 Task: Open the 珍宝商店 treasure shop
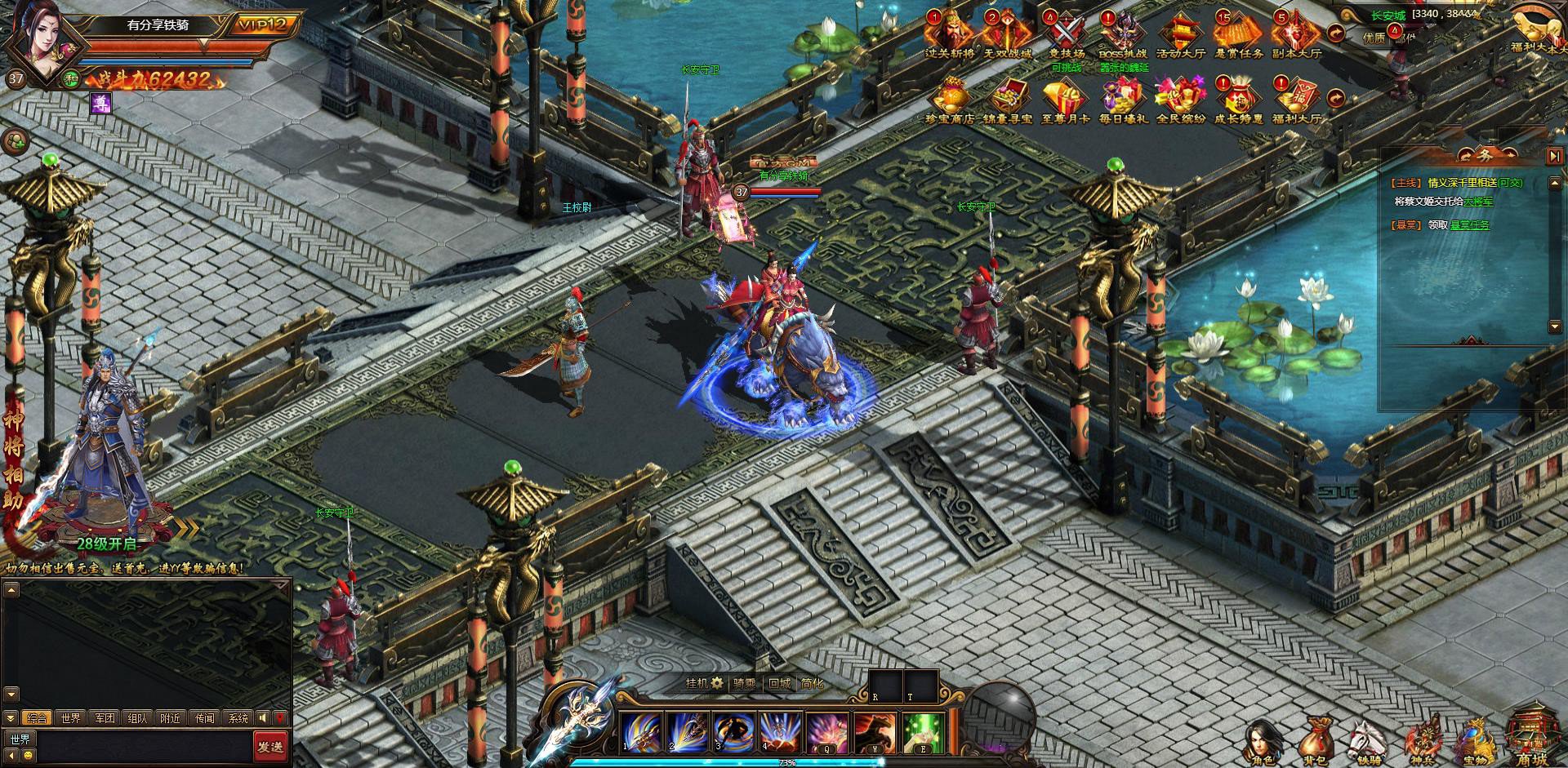(x=950, y=100)
